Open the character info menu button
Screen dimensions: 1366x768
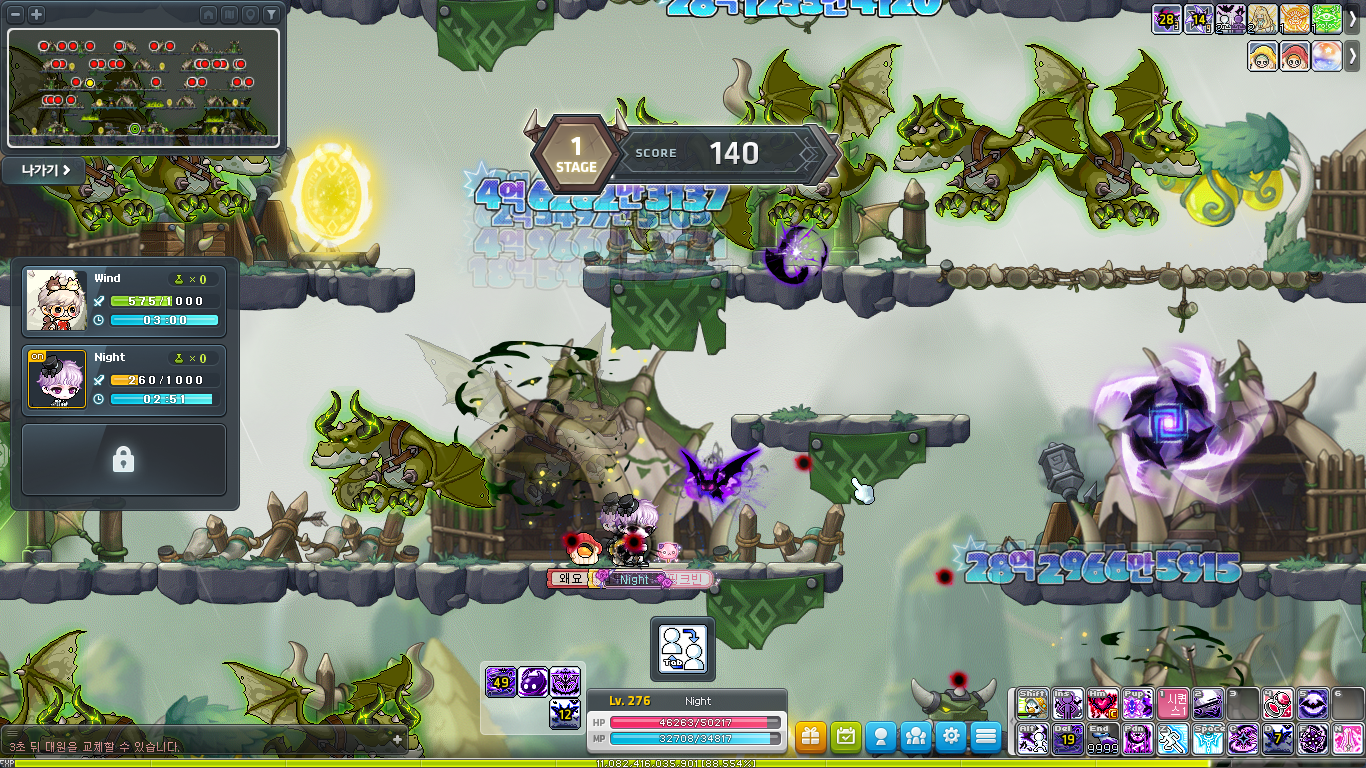pyautogui.click(x=881, y=737)
